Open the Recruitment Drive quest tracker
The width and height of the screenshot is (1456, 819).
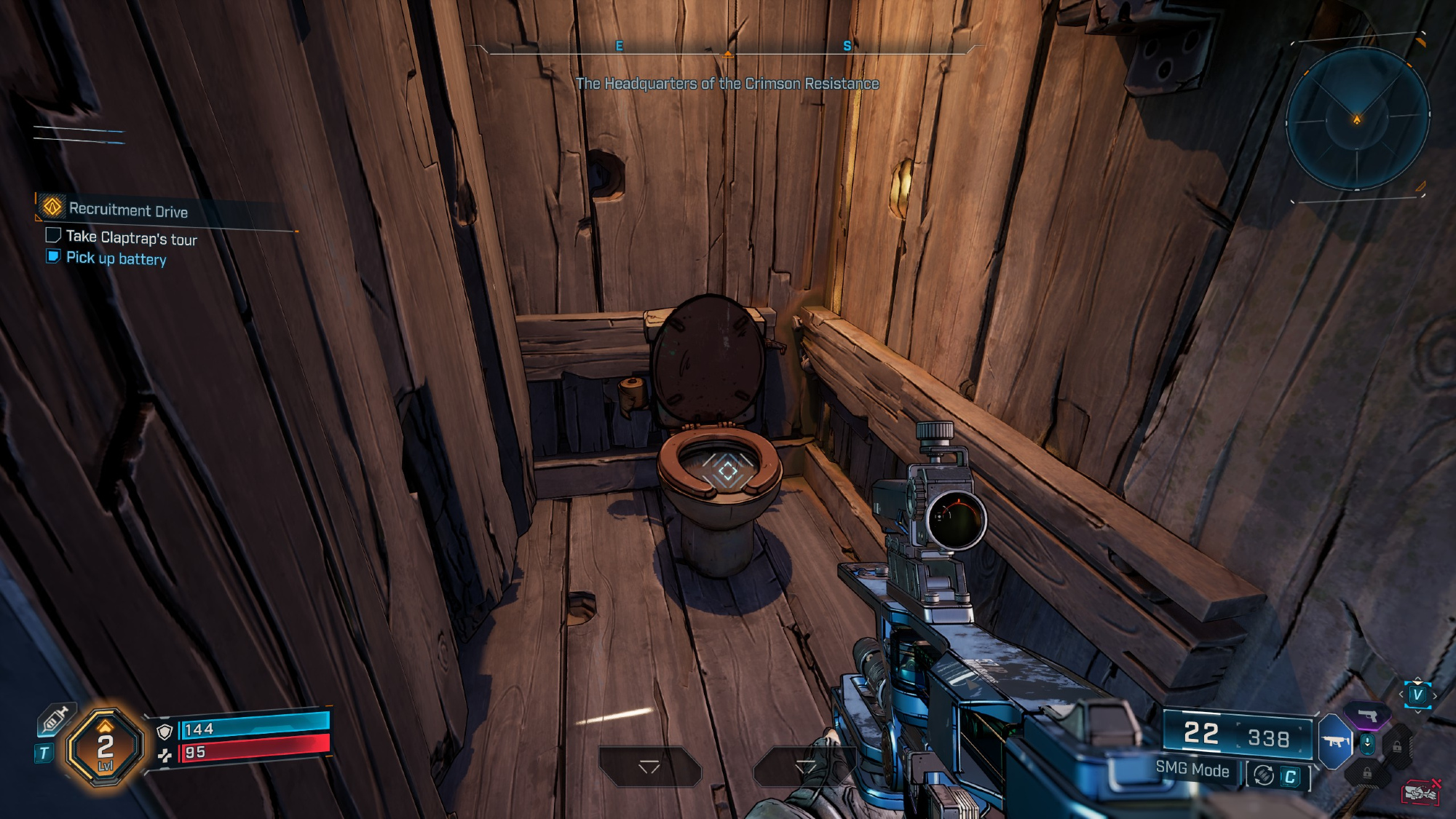(127, 210)
